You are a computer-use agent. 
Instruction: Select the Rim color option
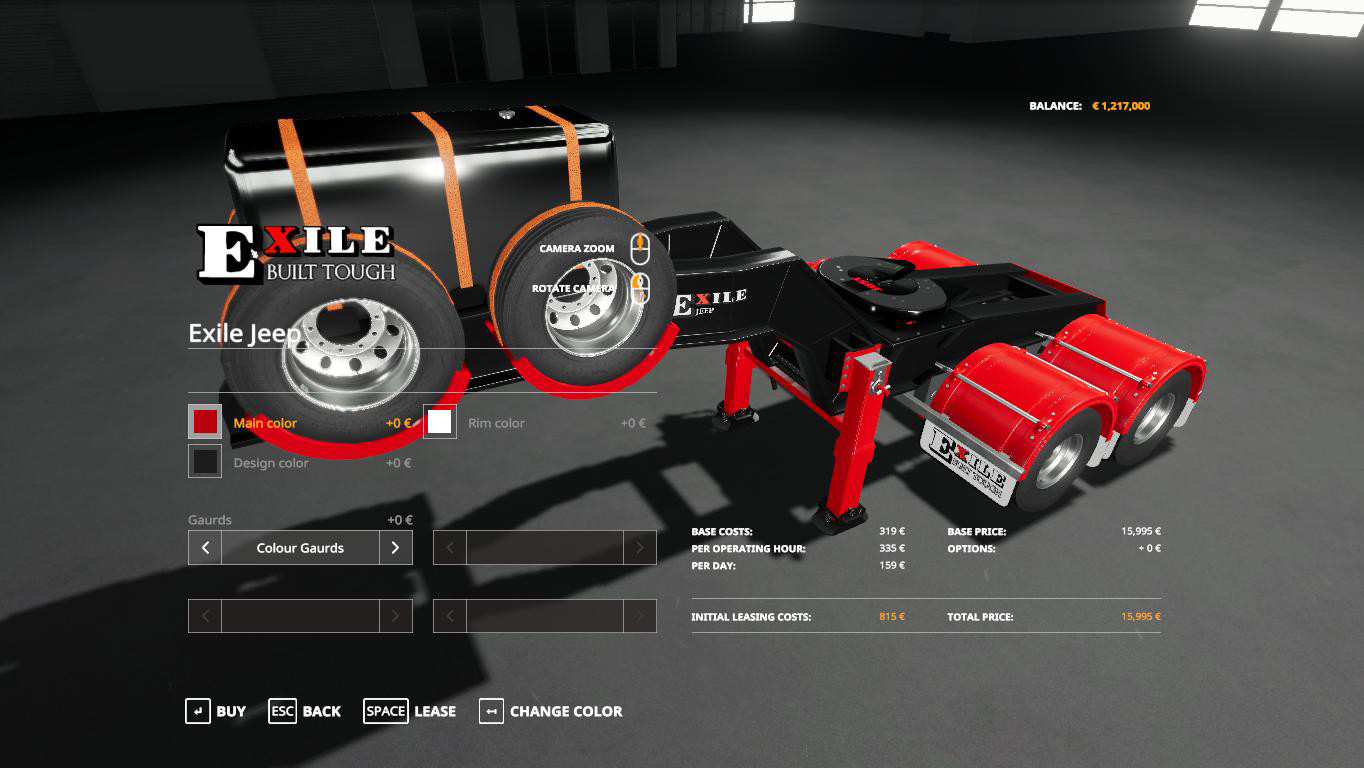point(497,423)
